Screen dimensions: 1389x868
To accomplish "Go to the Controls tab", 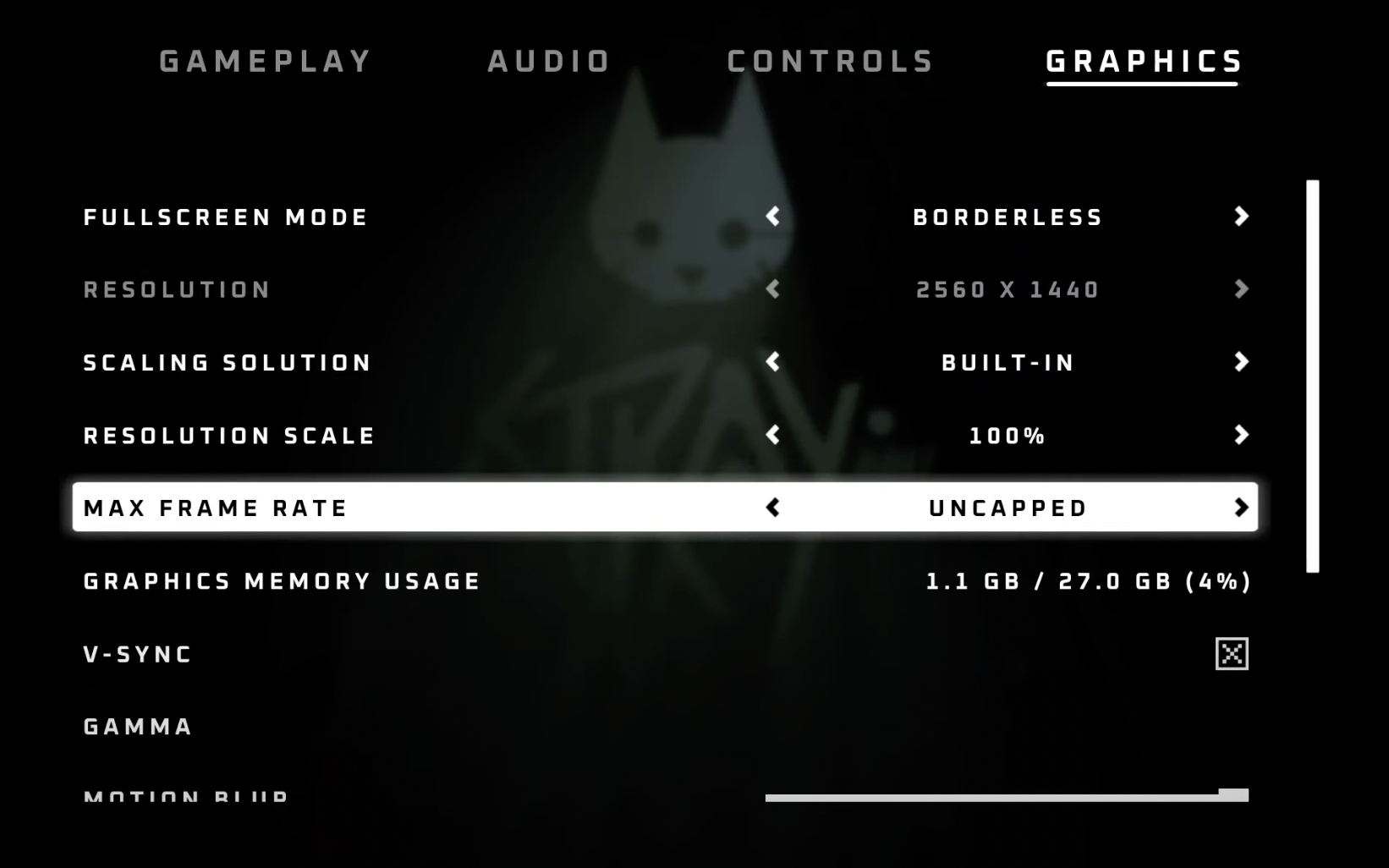I will coord(830,62).
